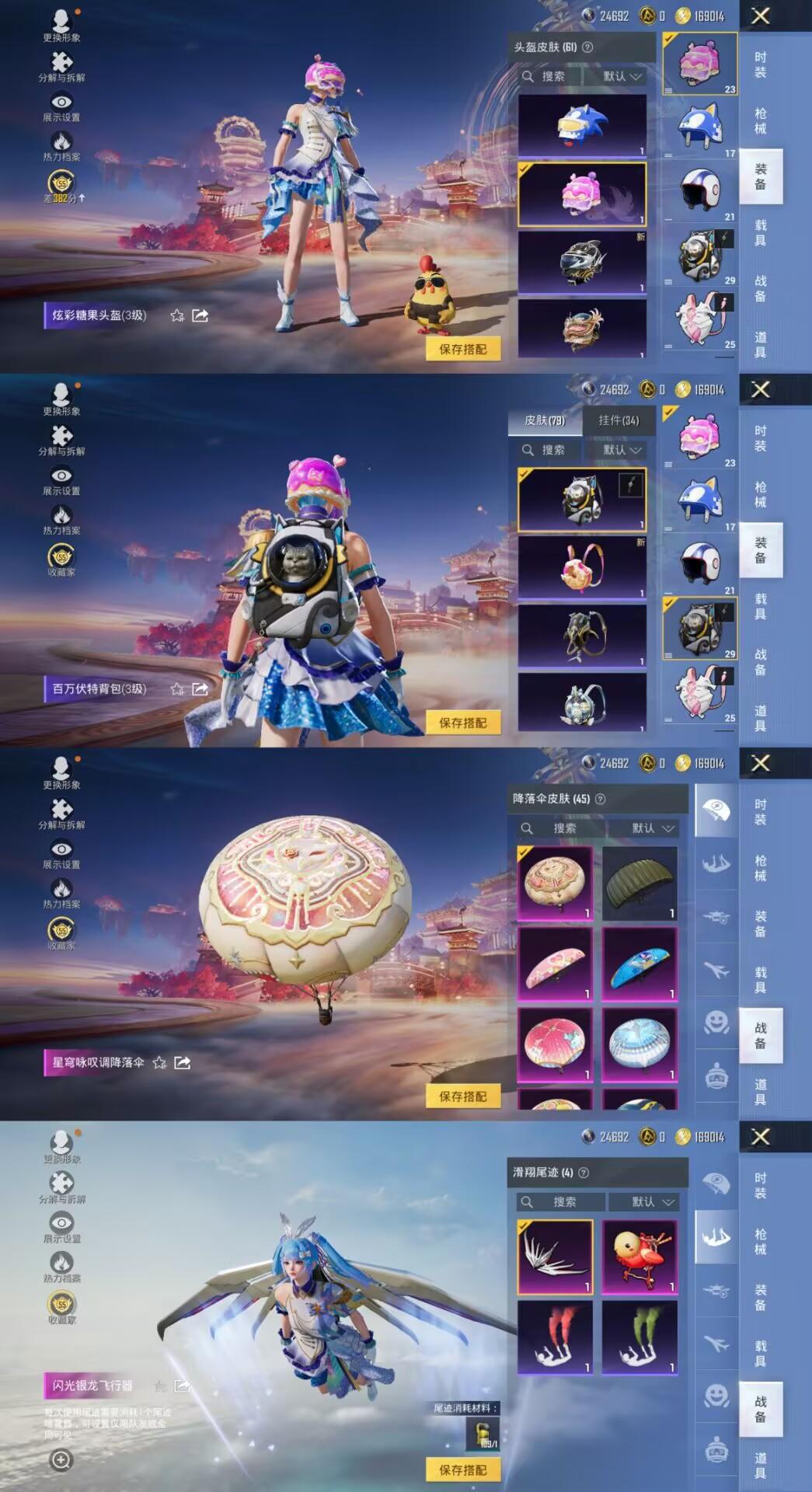Choose the blue patterned parachute skin
Viewport: 812px width, 1492px height.
pos(639,964)
